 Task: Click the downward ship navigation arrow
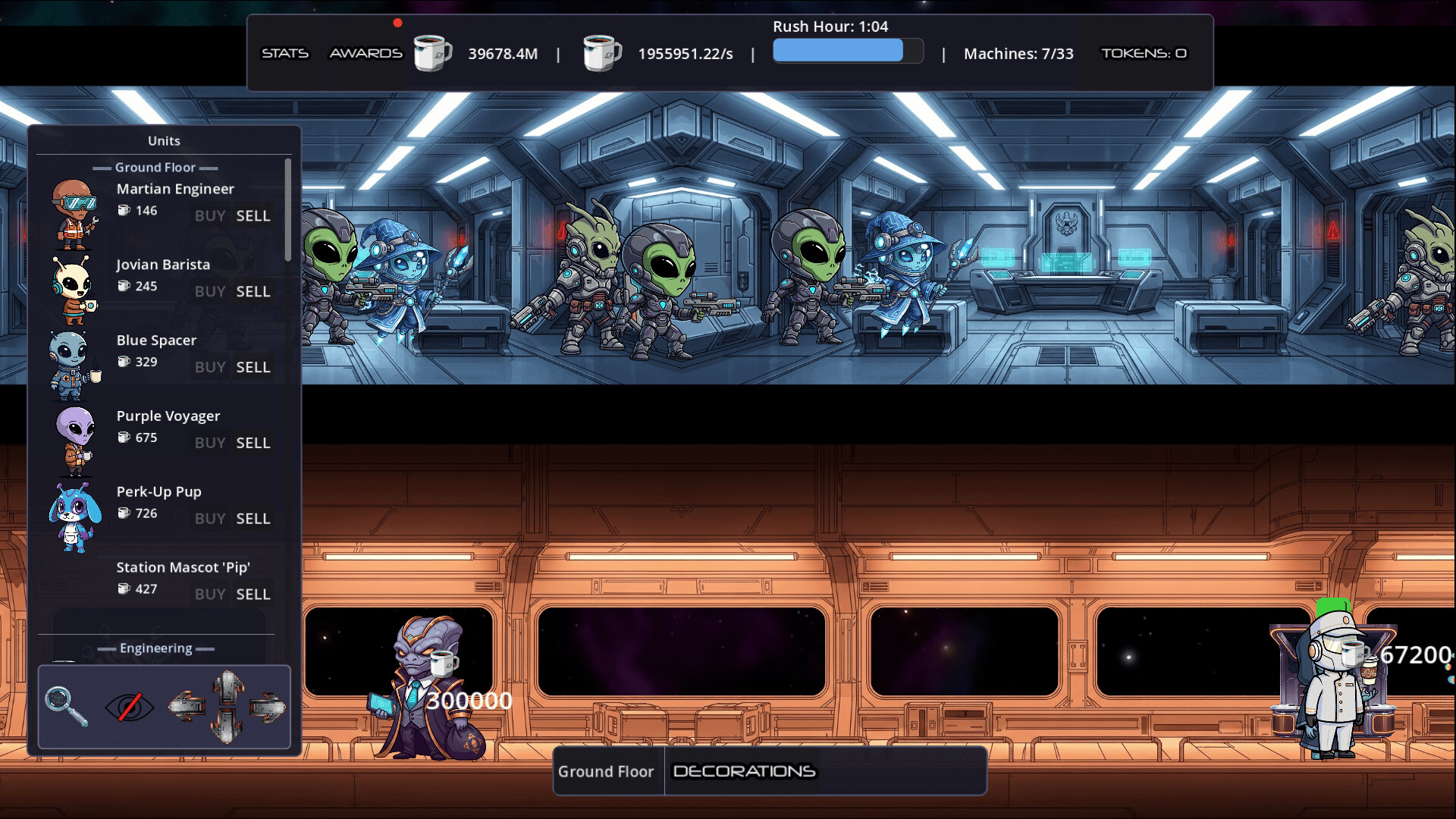(227, 726)
